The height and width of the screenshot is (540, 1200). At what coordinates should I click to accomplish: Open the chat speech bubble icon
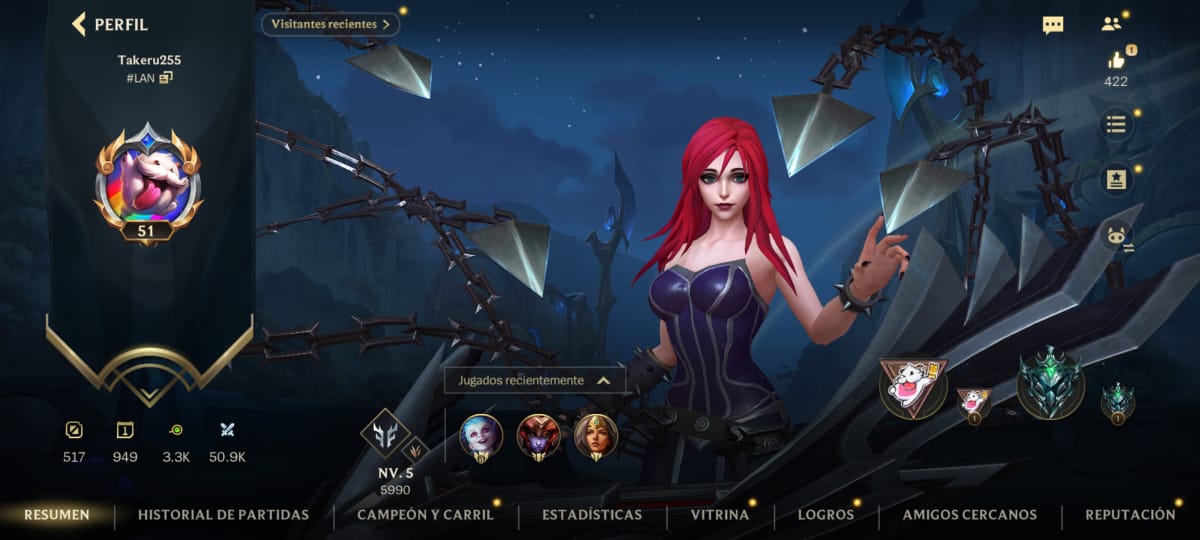1053,25
